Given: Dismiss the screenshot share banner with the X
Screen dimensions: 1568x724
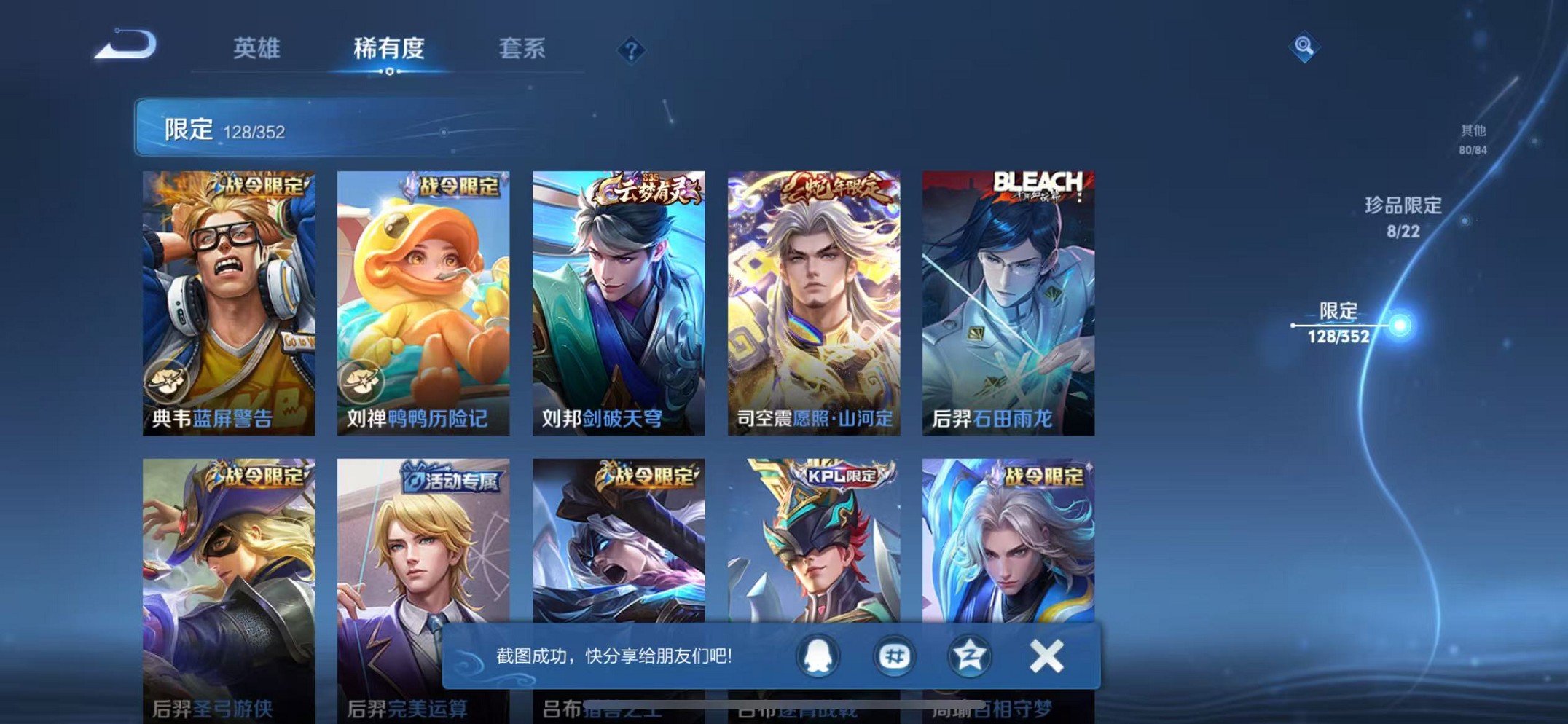Looking at the screenshot, I should [1045, 655].
